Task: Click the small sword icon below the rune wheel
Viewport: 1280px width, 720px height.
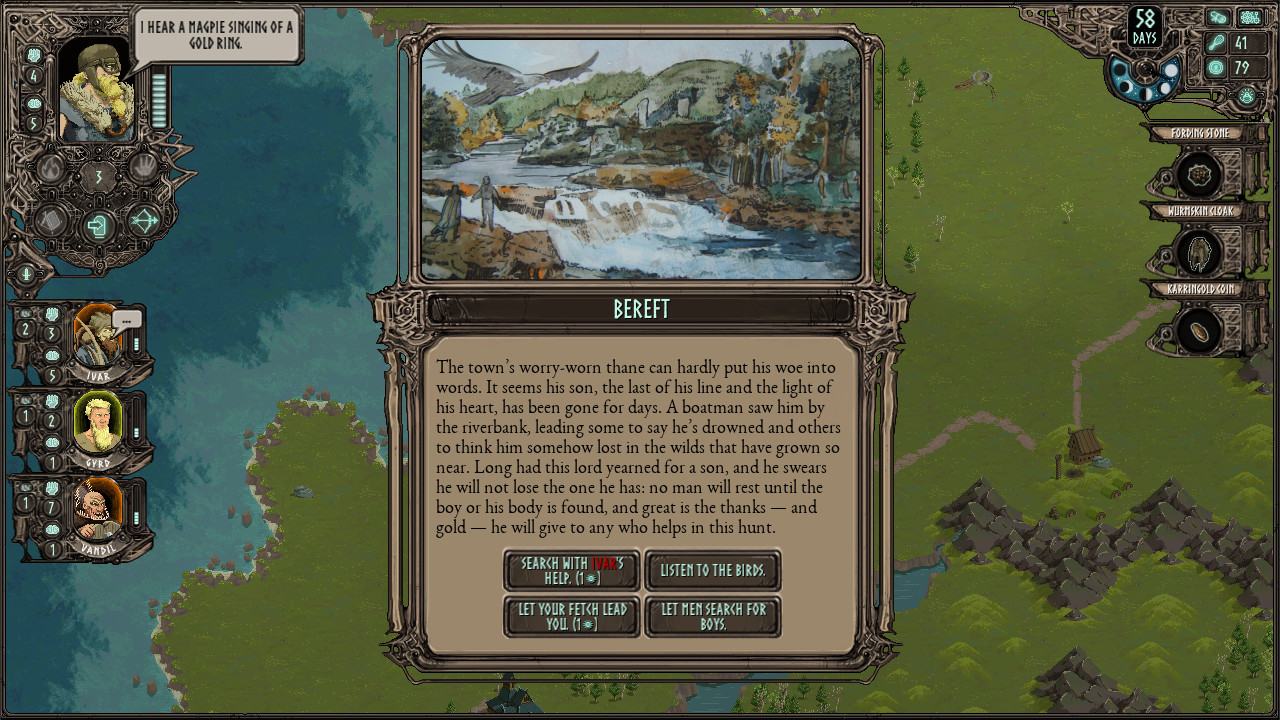Action: 26,274
